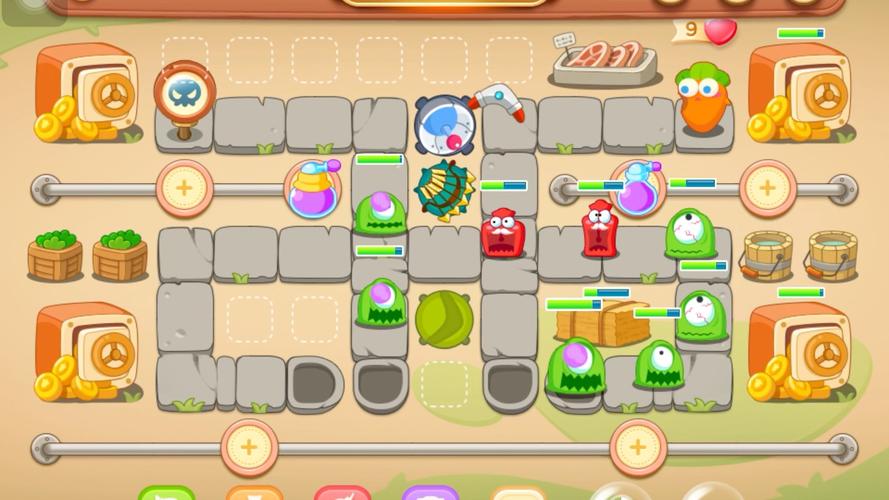This screenshot has height=500, width=889.
Task: Select the boomerang tower
Action: [498, 100]
